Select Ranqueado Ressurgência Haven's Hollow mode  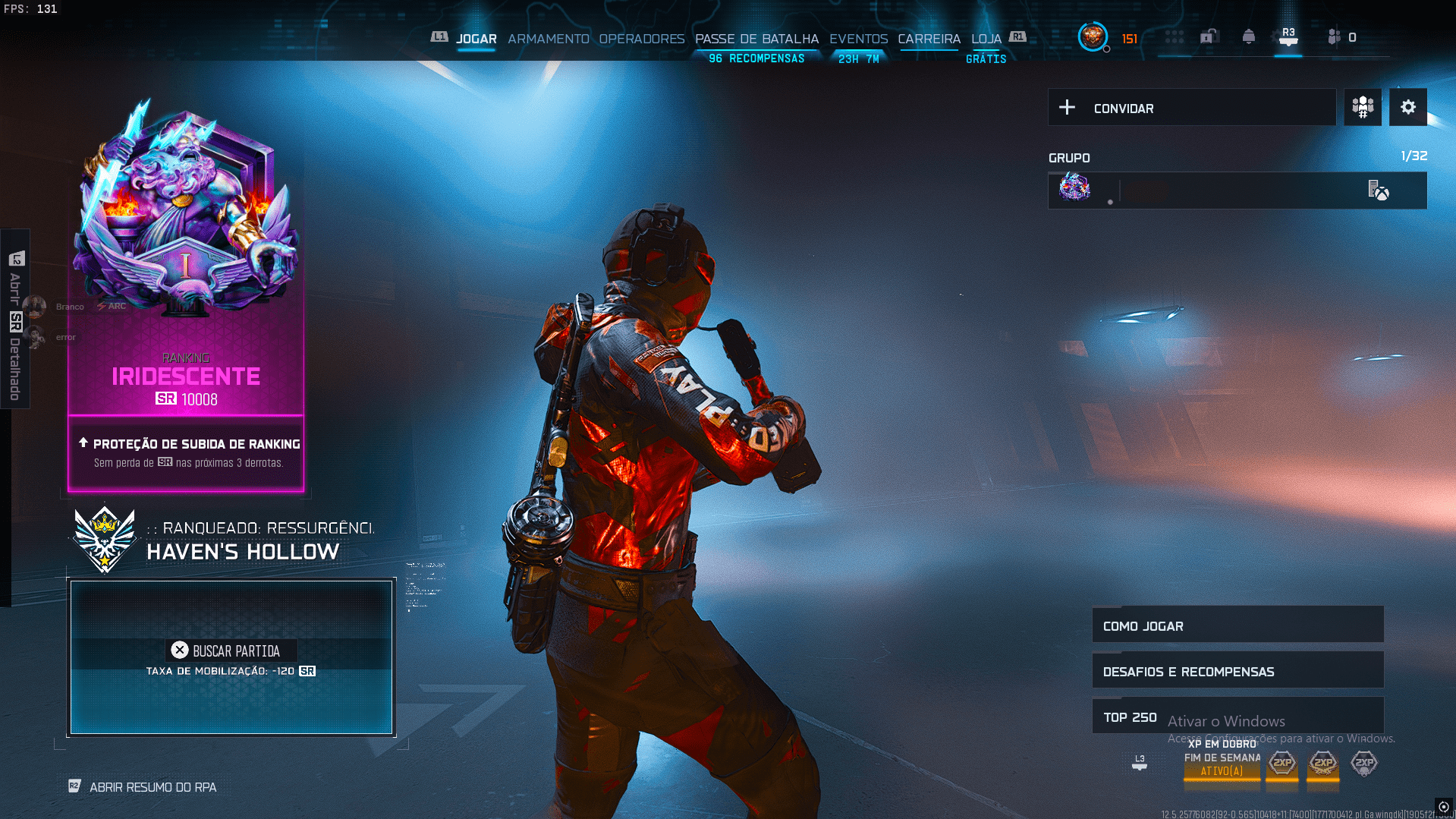[241, 540]
